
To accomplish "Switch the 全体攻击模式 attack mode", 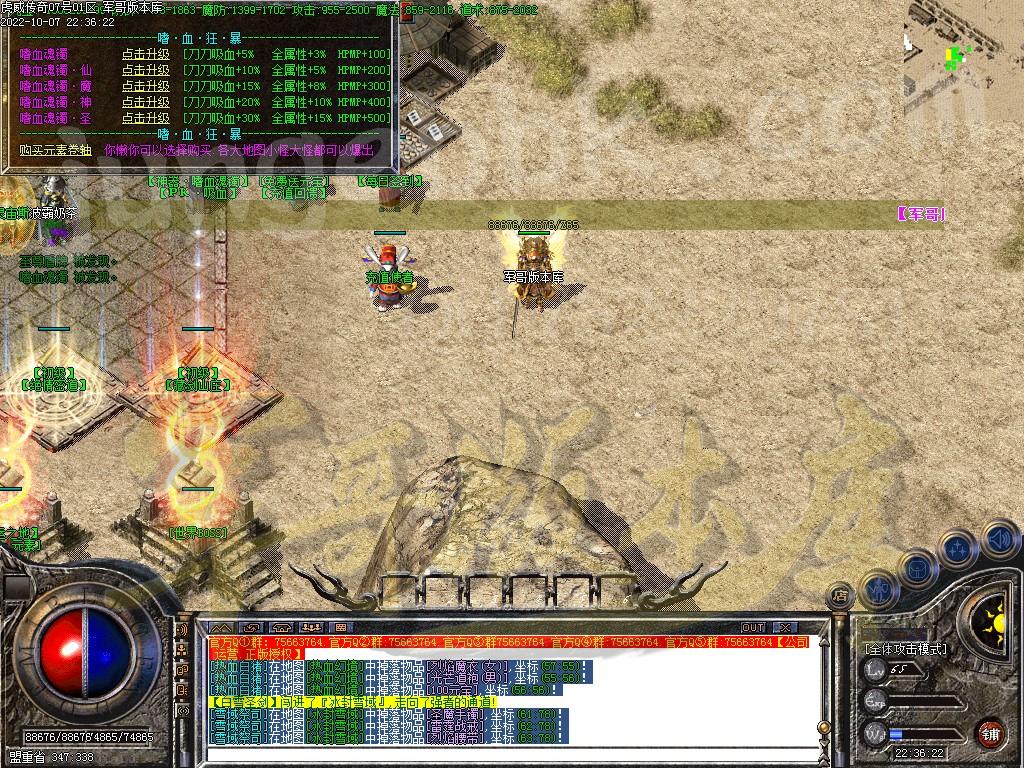I will click(x=906, y=649).
